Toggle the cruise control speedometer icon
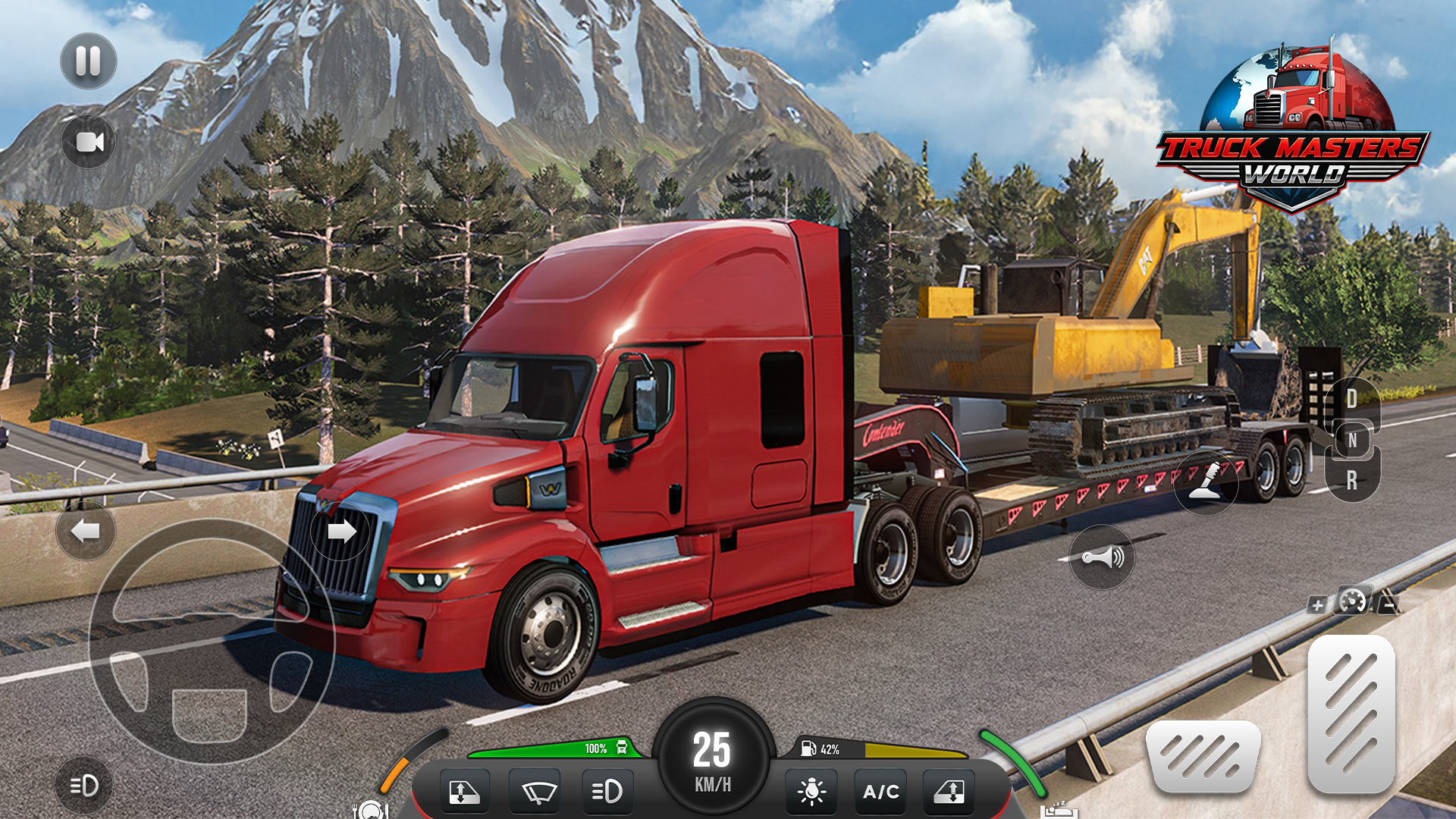1456x819 pixels. (1353, 602)
